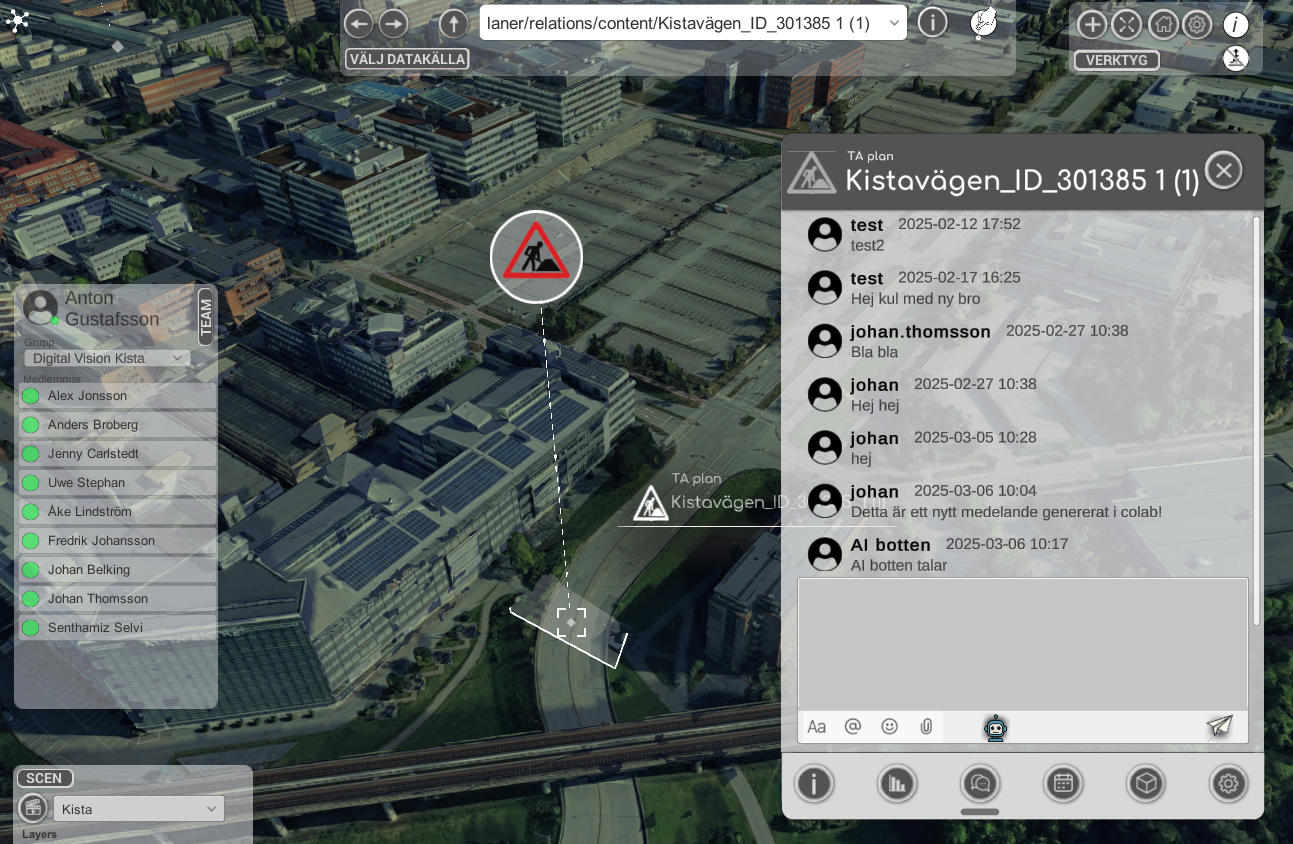
Task: Expand the content path dropdown
Action: [894, 24]
